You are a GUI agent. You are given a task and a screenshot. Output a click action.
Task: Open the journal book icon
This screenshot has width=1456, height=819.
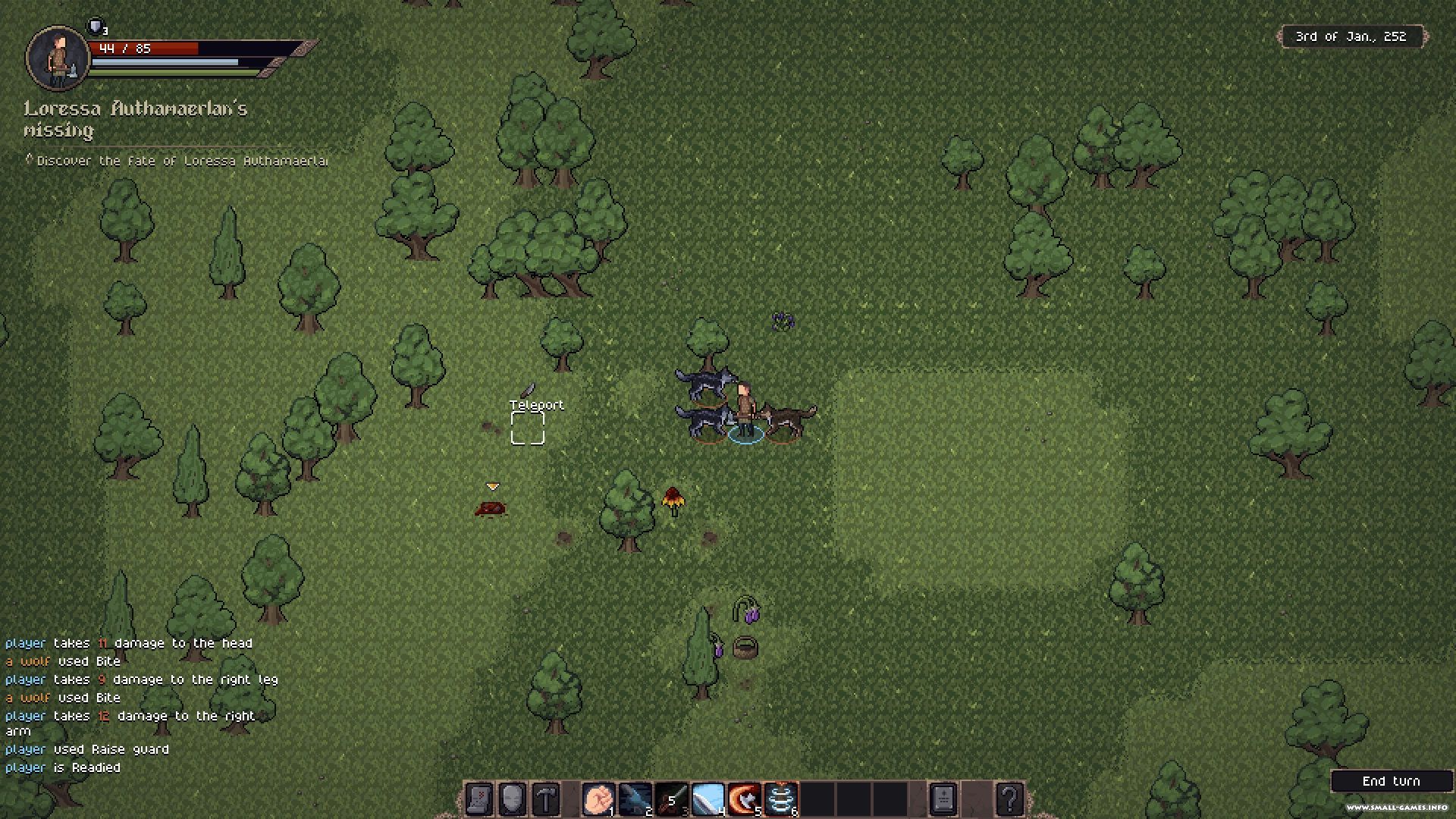(x=943, y=799)
